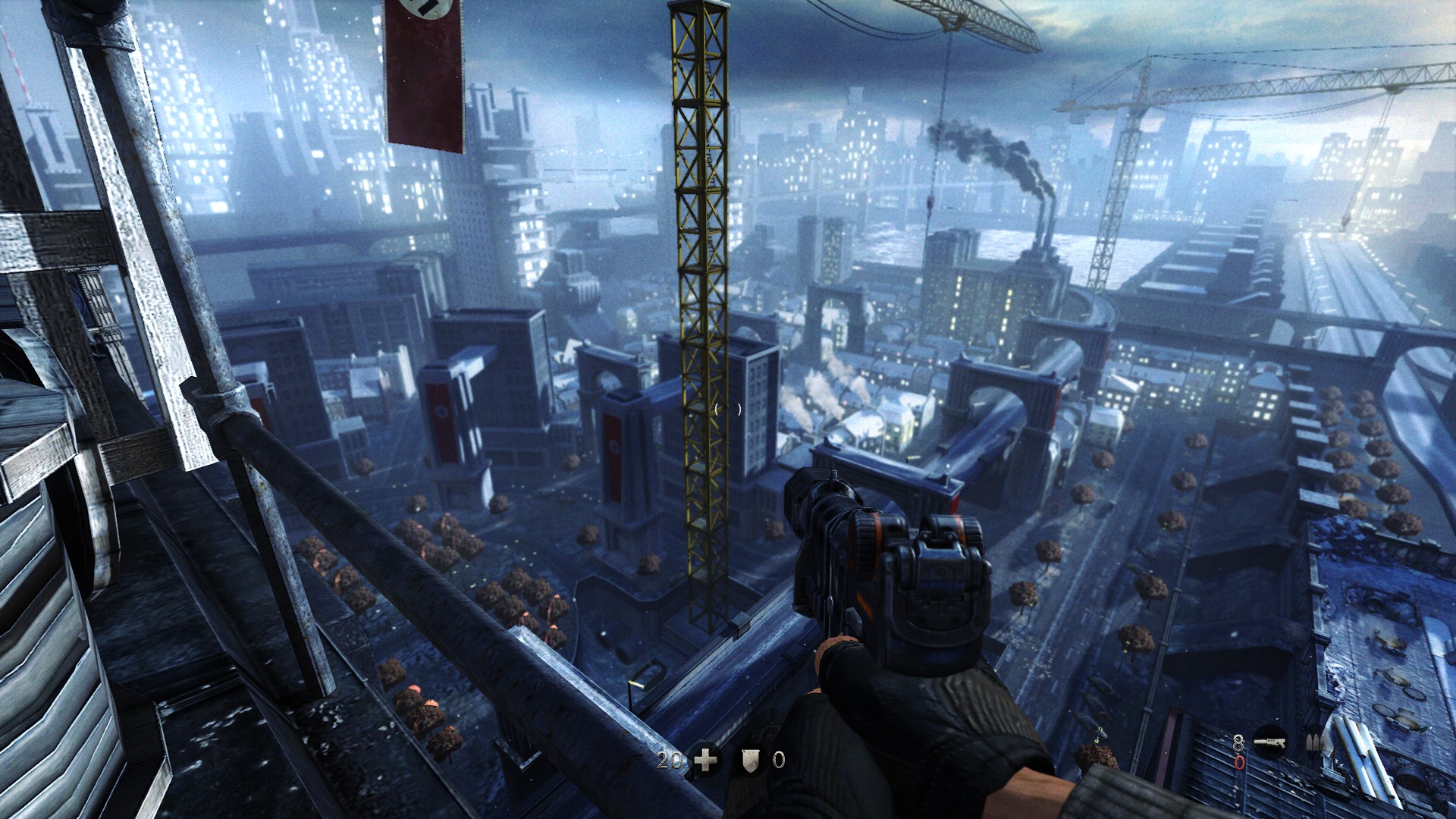The width and height of the screenshot is (1456, 819).
Task: Click the equipped shotgun weapon icon
Action: pos(1269,741)
